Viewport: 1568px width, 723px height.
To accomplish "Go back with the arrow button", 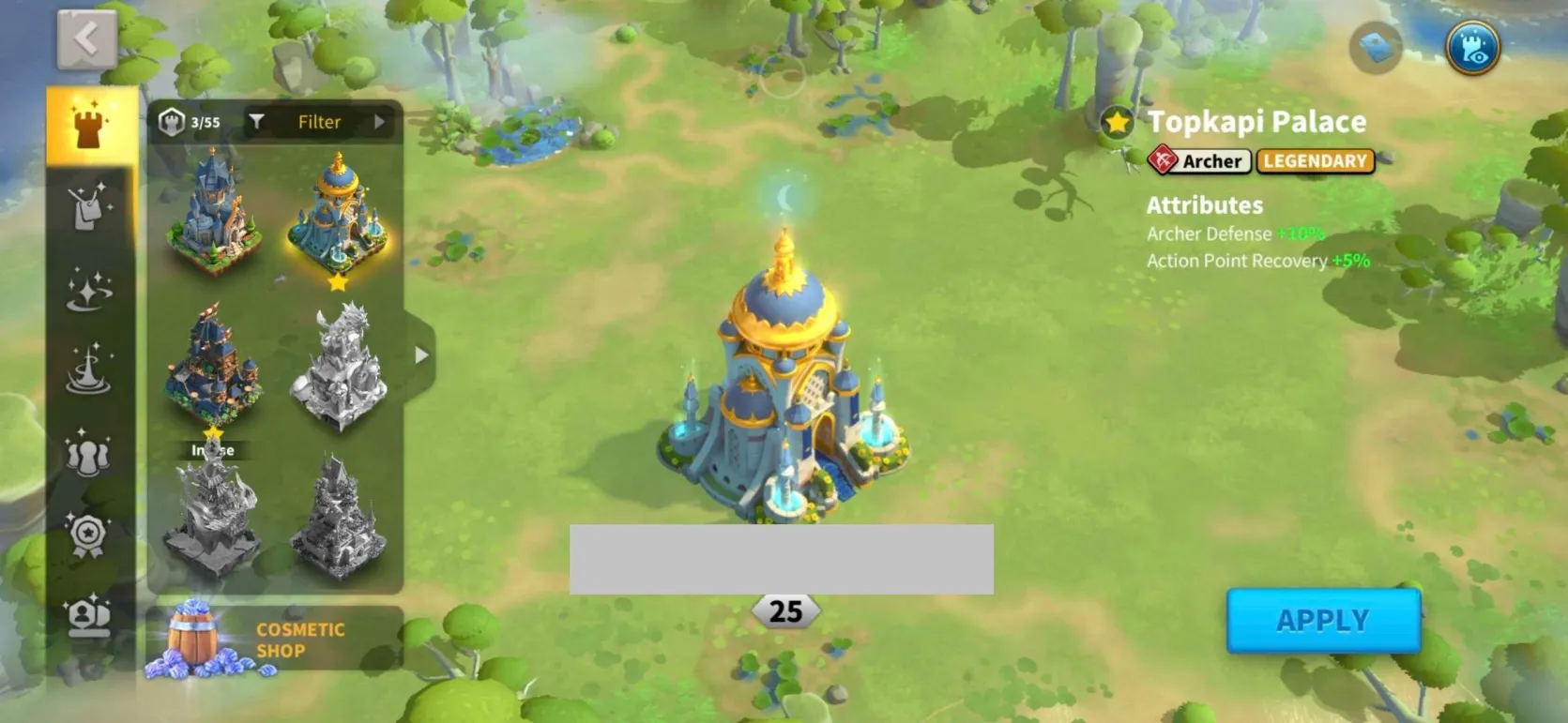I will [86, 39].
